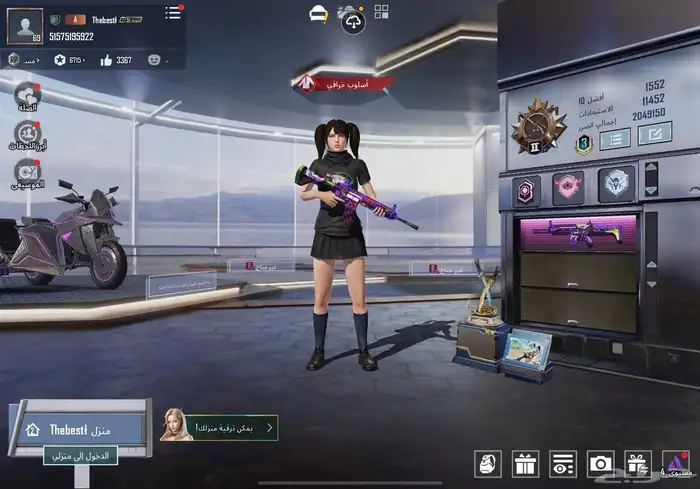Viewport: 700px width, 489px height.
Task: Open the player avatar profile
Action: [x=25, y=25]
